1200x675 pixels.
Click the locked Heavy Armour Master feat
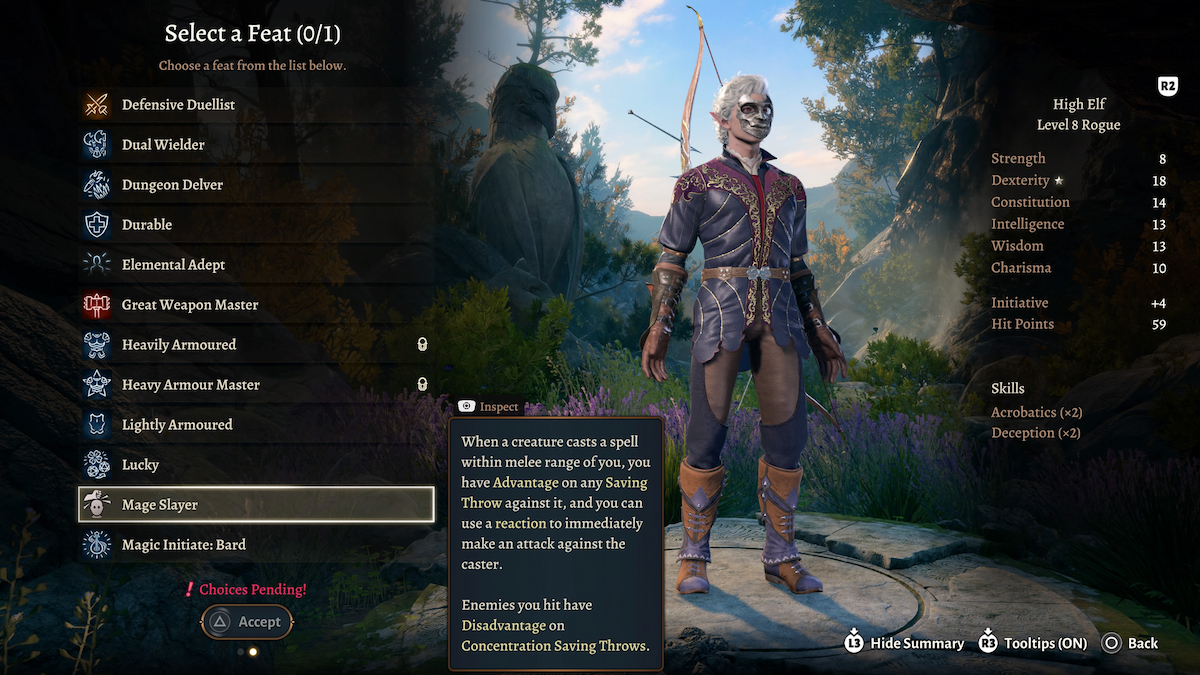click(x=190, y=385)
